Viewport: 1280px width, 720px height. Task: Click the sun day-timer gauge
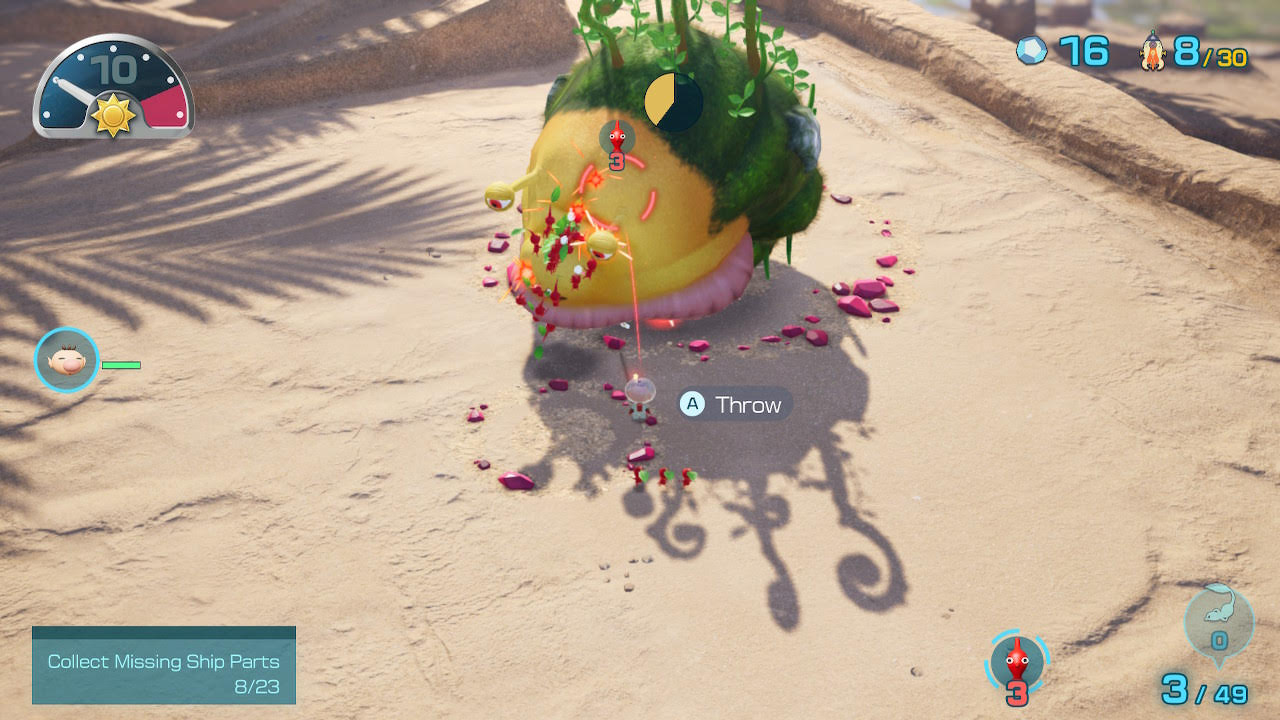pyautogui.click(x=114, y=88)
